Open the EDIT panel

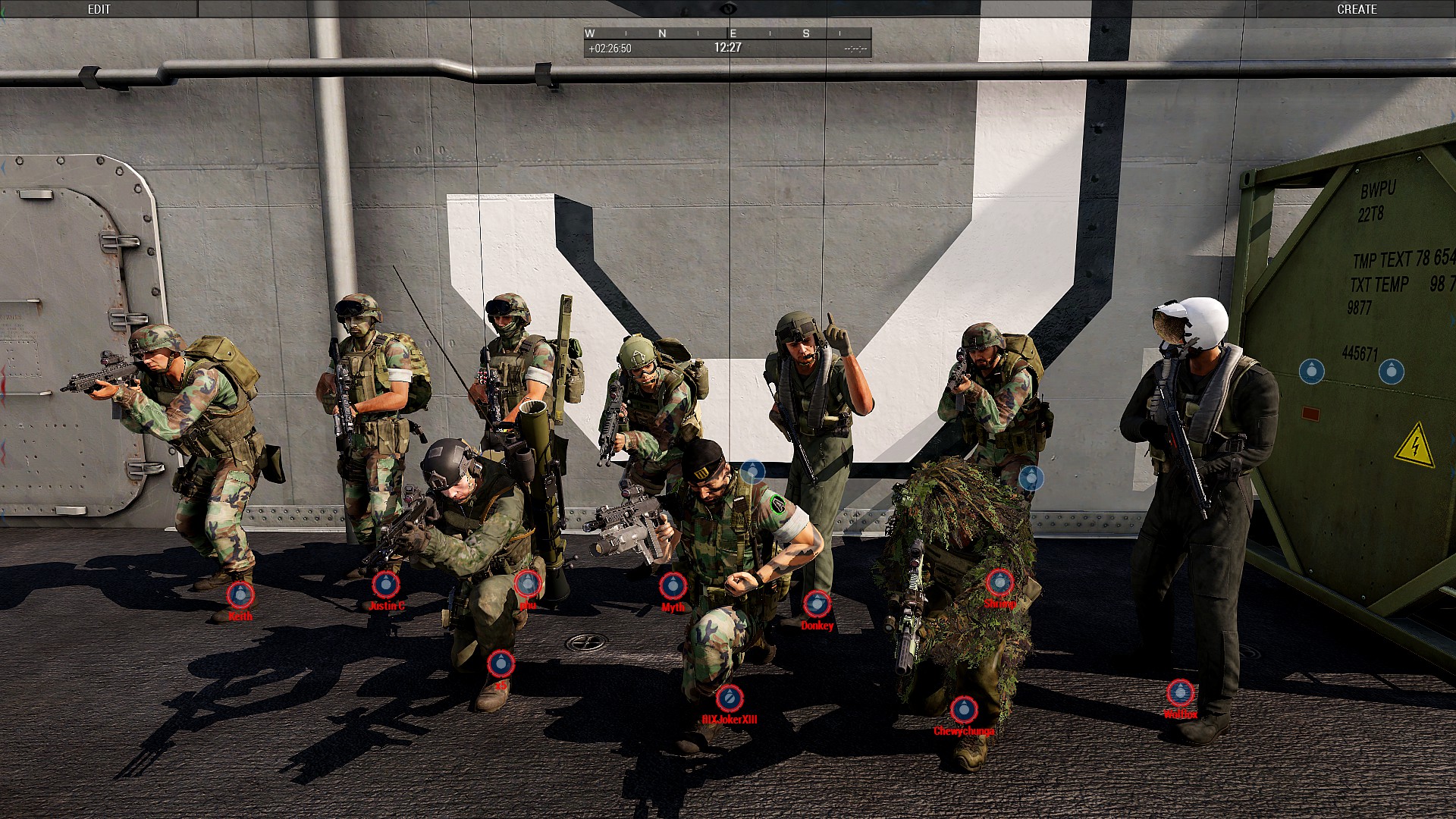pos(99,9)
